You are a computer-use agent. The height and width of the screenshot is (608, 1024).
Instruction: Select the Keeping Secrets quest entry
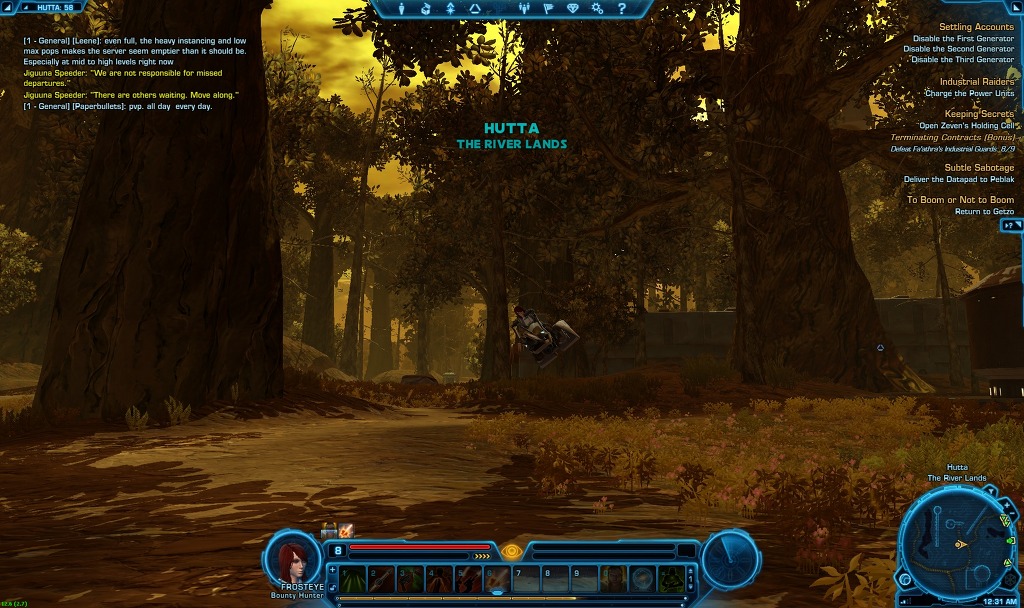[979, 114]
